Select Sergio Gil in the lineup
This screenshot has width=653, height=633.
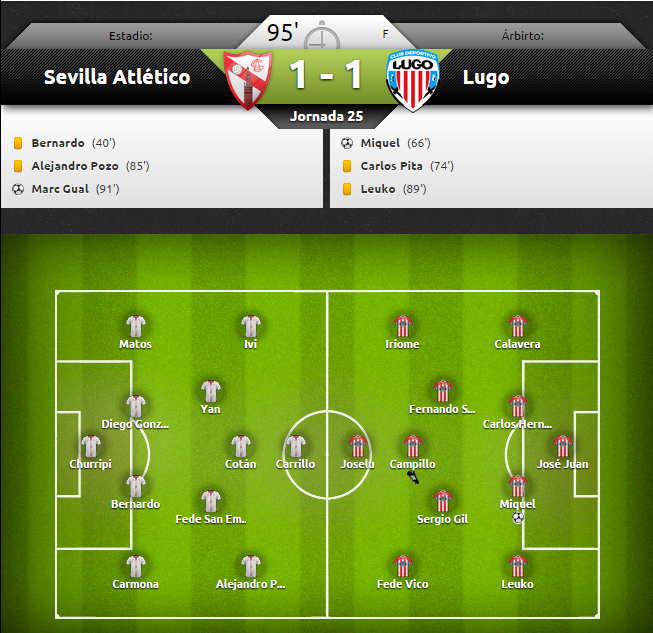point(442,501)
